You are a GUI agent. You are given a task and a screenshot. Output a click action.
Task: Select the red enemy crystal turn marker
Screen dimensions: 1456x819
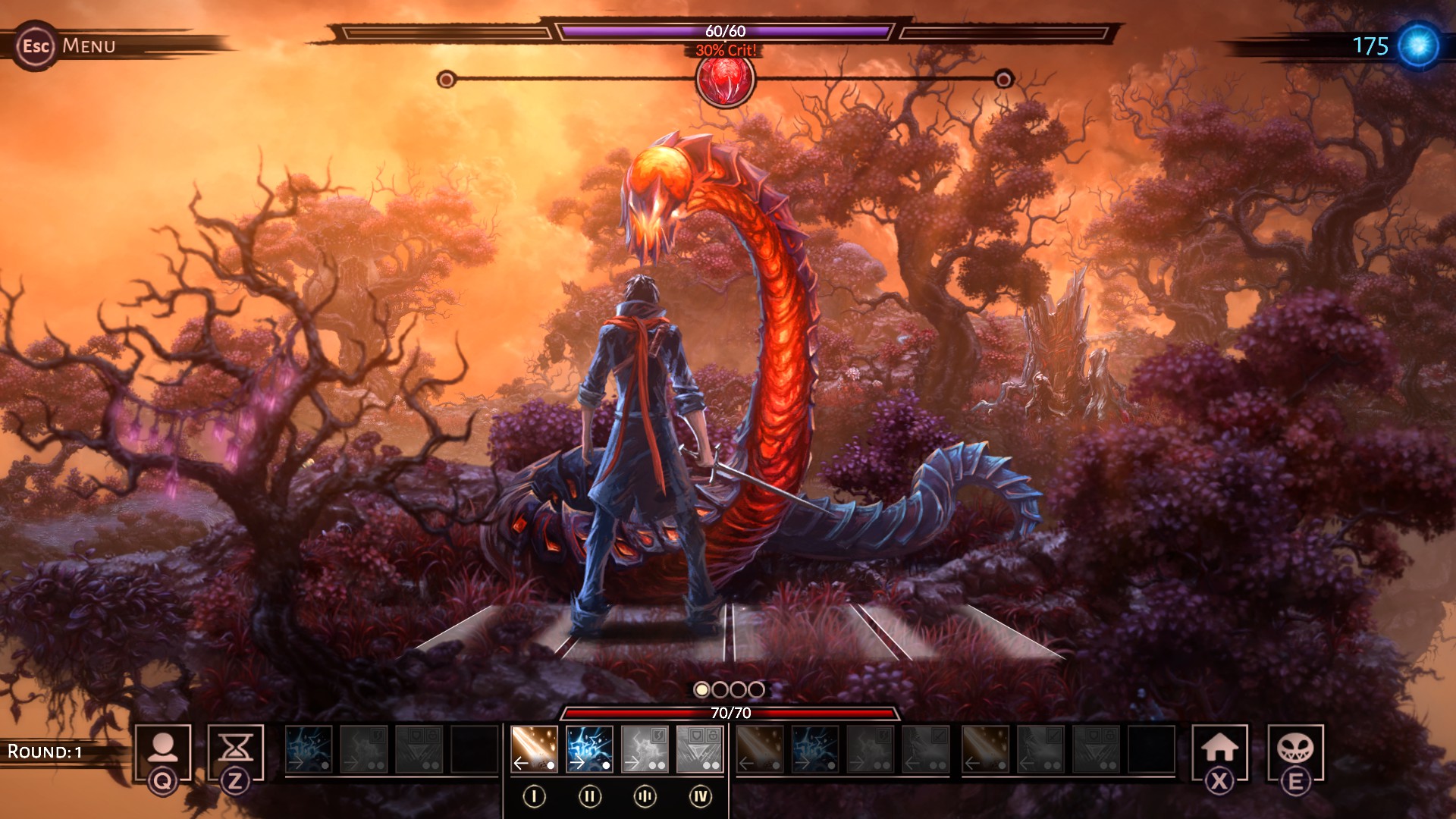coord(725,80)
